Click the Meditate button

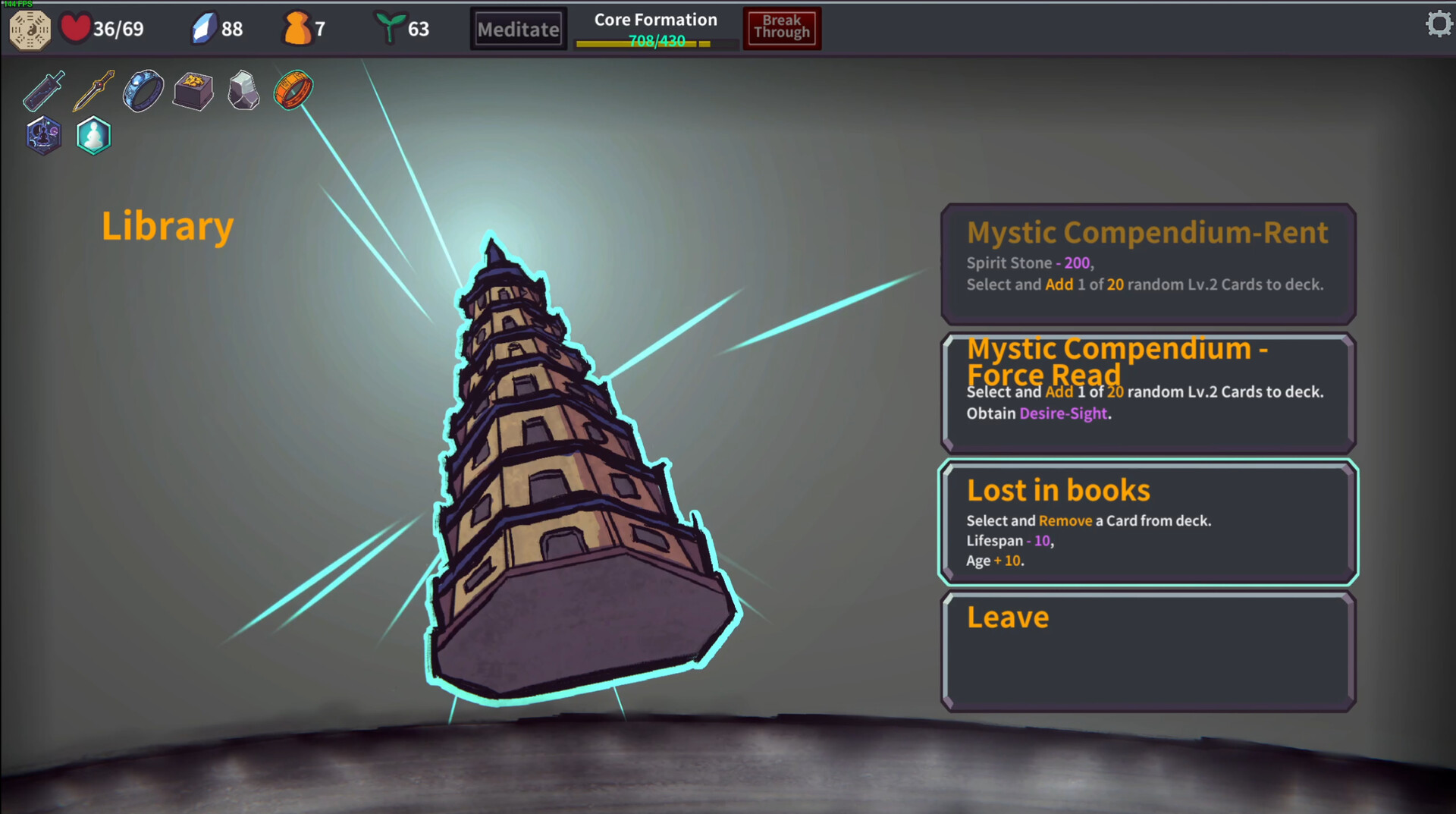tap(519, 30)
